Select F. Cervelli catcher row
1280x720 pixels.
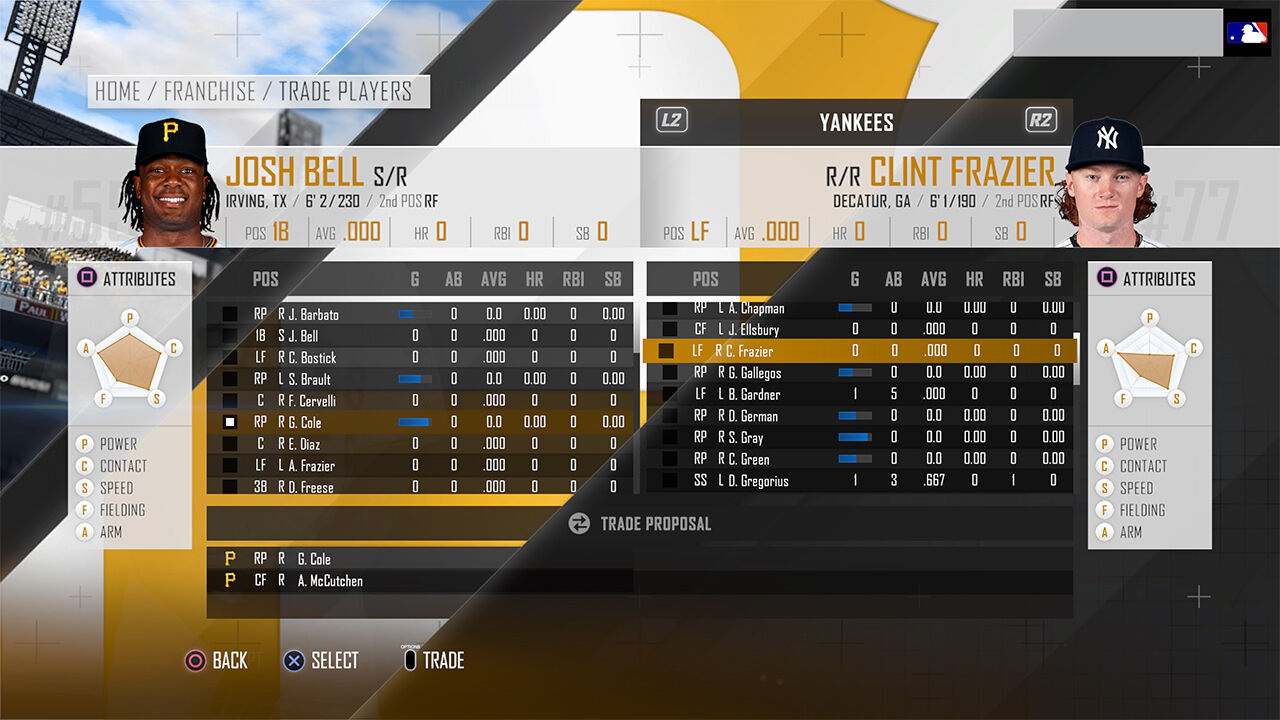(310, 401)
